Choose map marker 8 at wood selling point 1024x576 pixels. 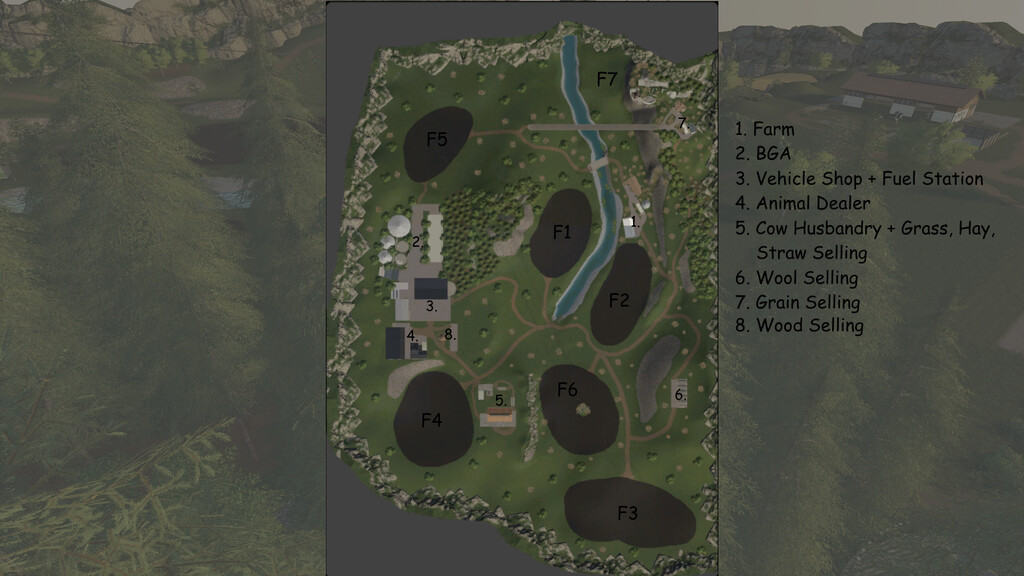click(x=450, y=335)
